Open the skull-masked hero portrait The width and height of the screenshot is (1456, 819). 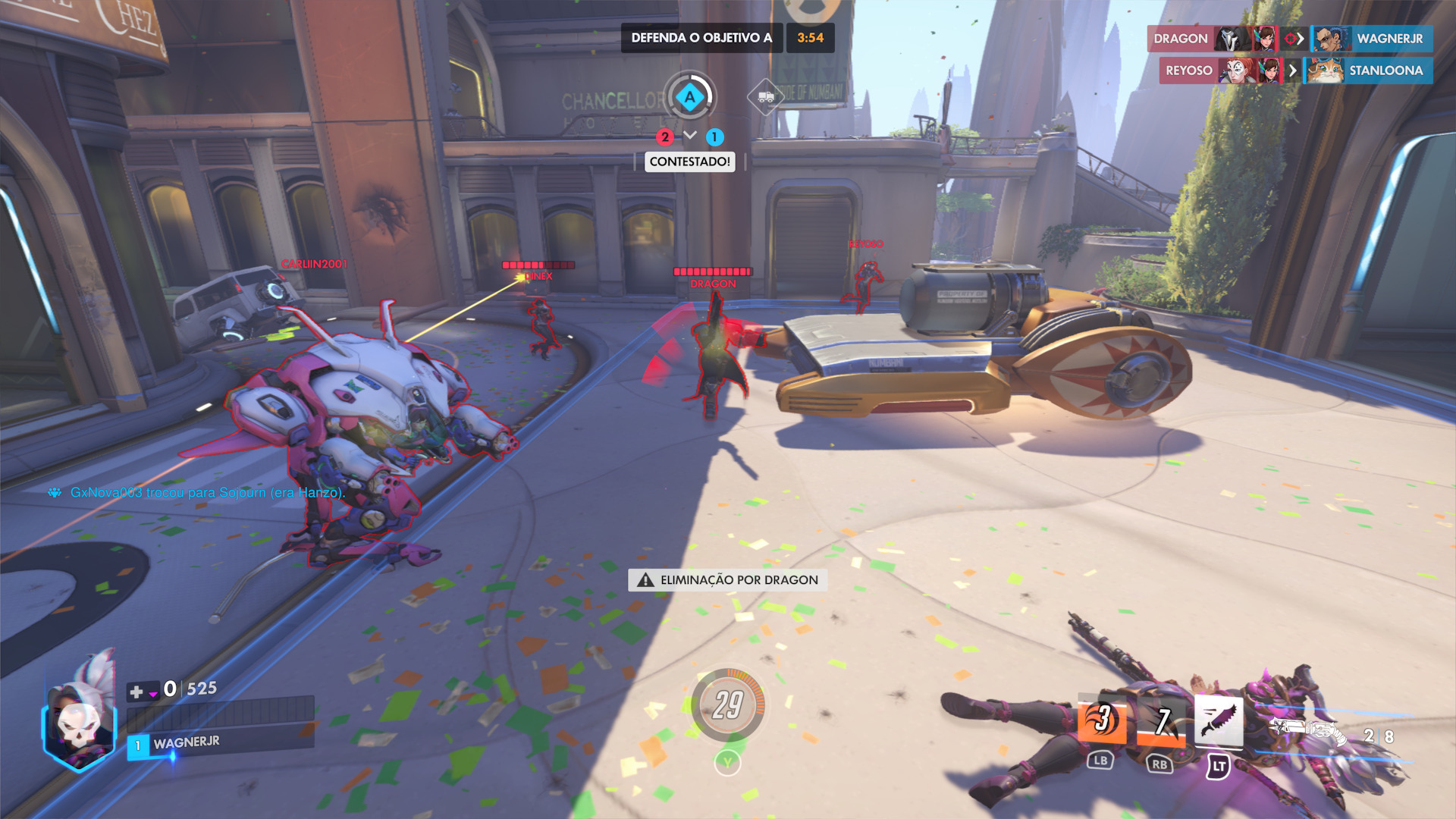[79, 720]
